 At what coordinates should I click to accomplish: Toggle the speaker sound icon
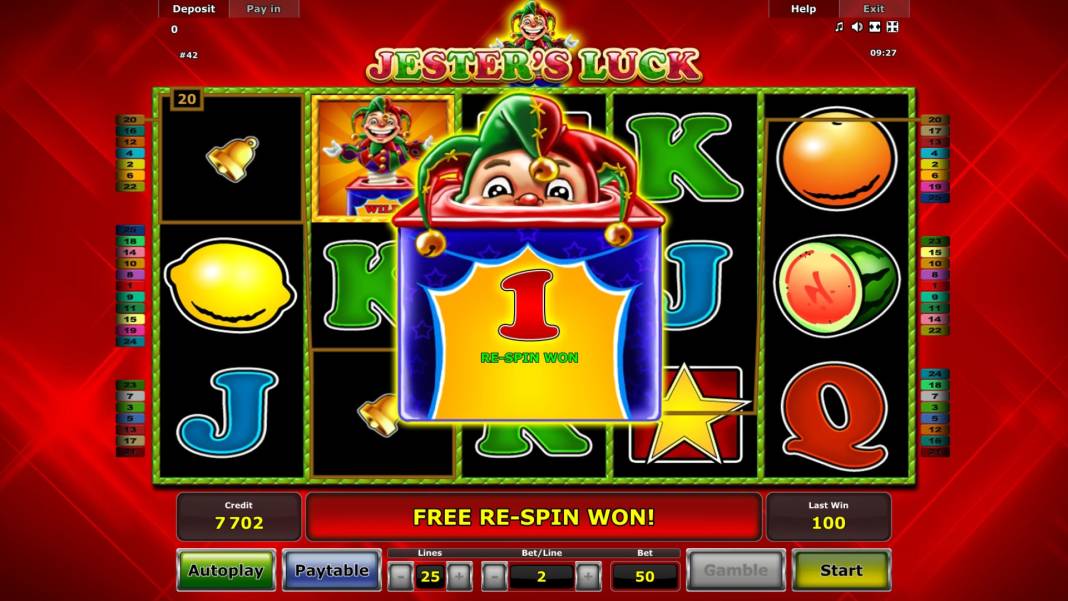pyautogui.click(x=857, y=27)
